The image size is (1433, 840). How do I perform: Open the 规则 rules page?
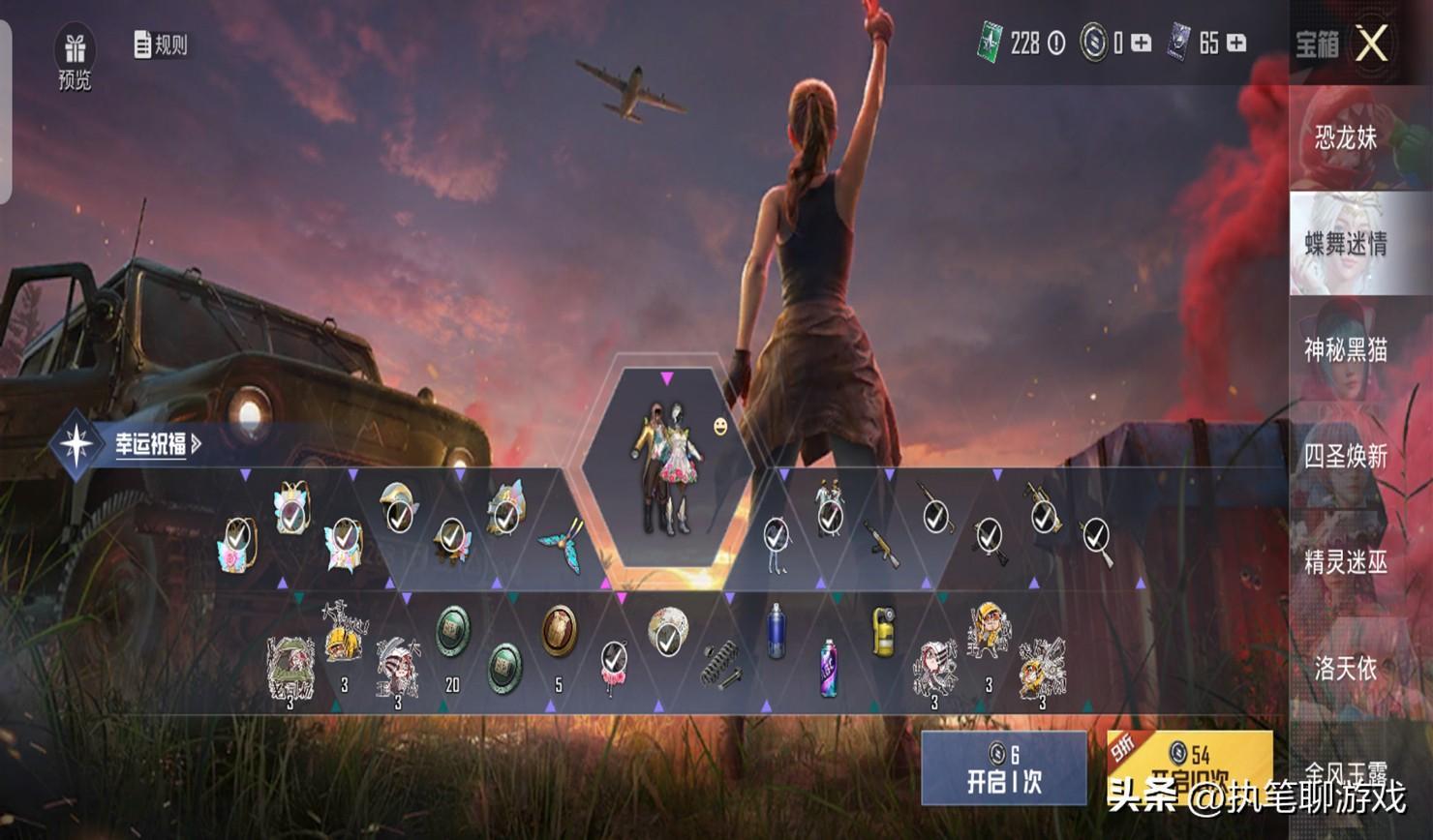[161, 45]
